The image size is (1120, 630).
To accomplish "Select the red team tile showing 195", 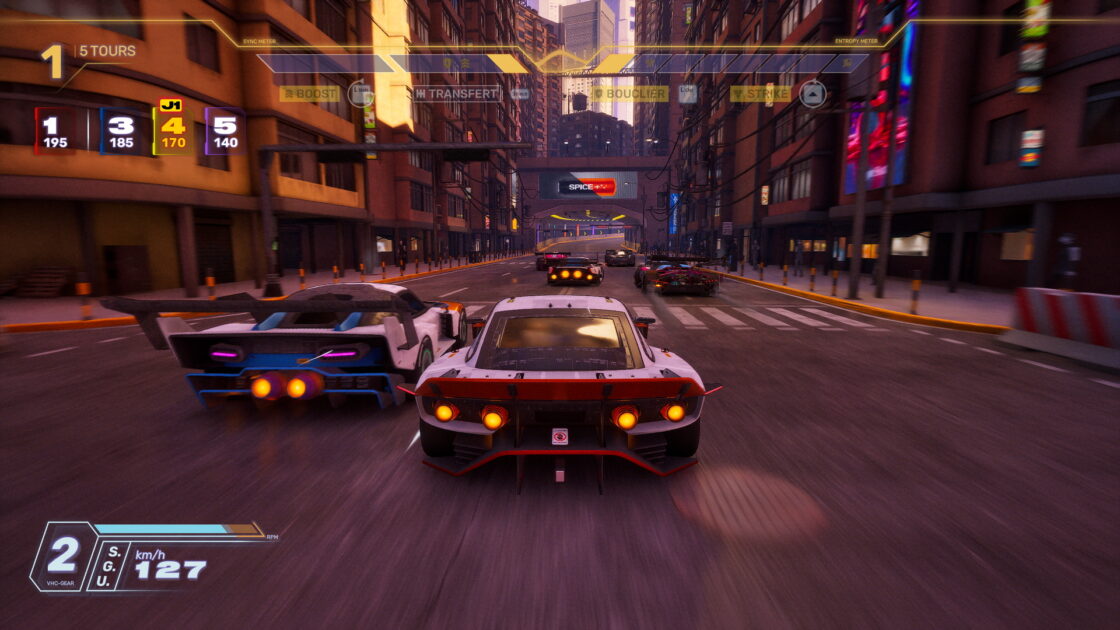I will click(x=54, y=131).
